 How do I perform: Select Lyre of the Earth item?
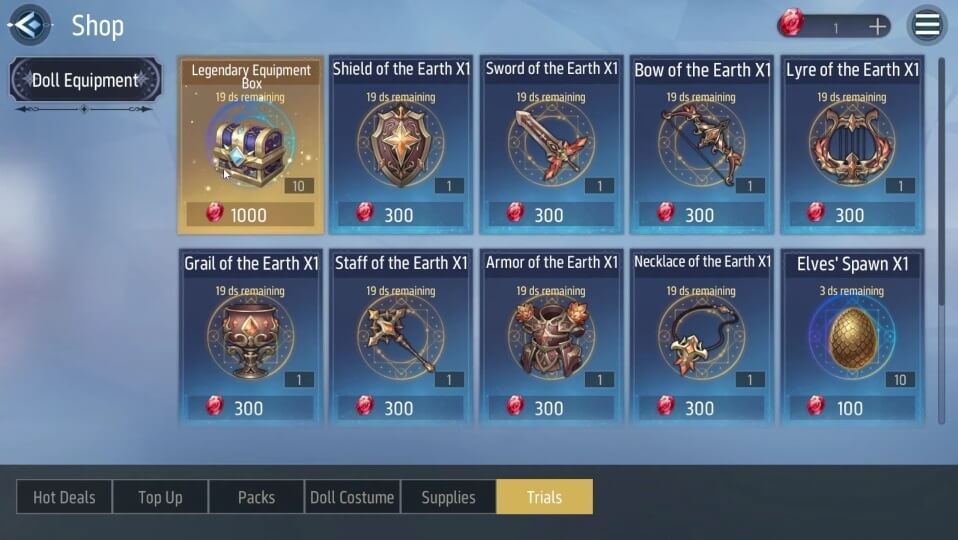coord(852,145)
